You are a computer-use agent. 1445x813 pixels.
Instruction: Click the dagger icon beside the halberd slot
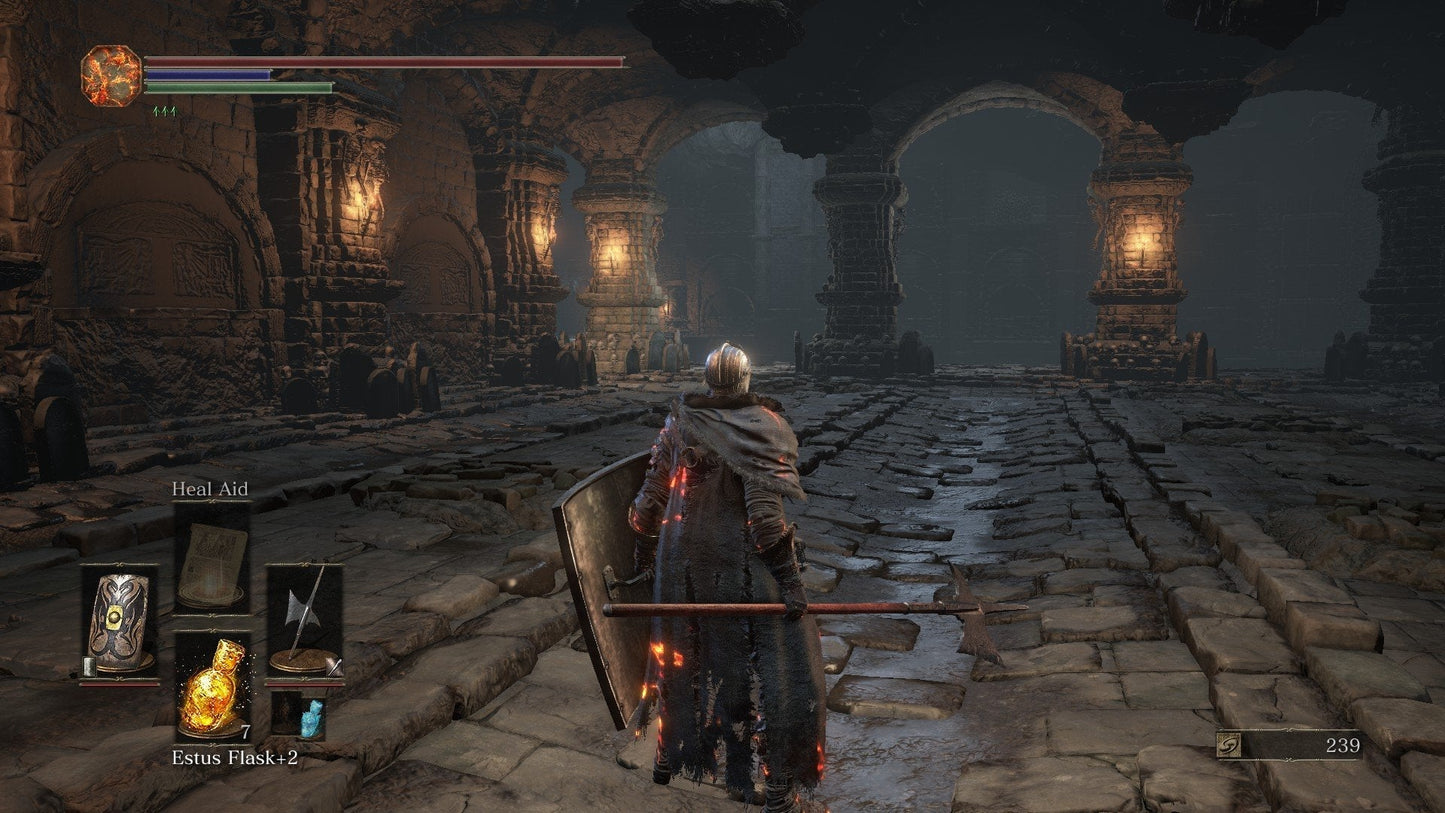point(335,665)
